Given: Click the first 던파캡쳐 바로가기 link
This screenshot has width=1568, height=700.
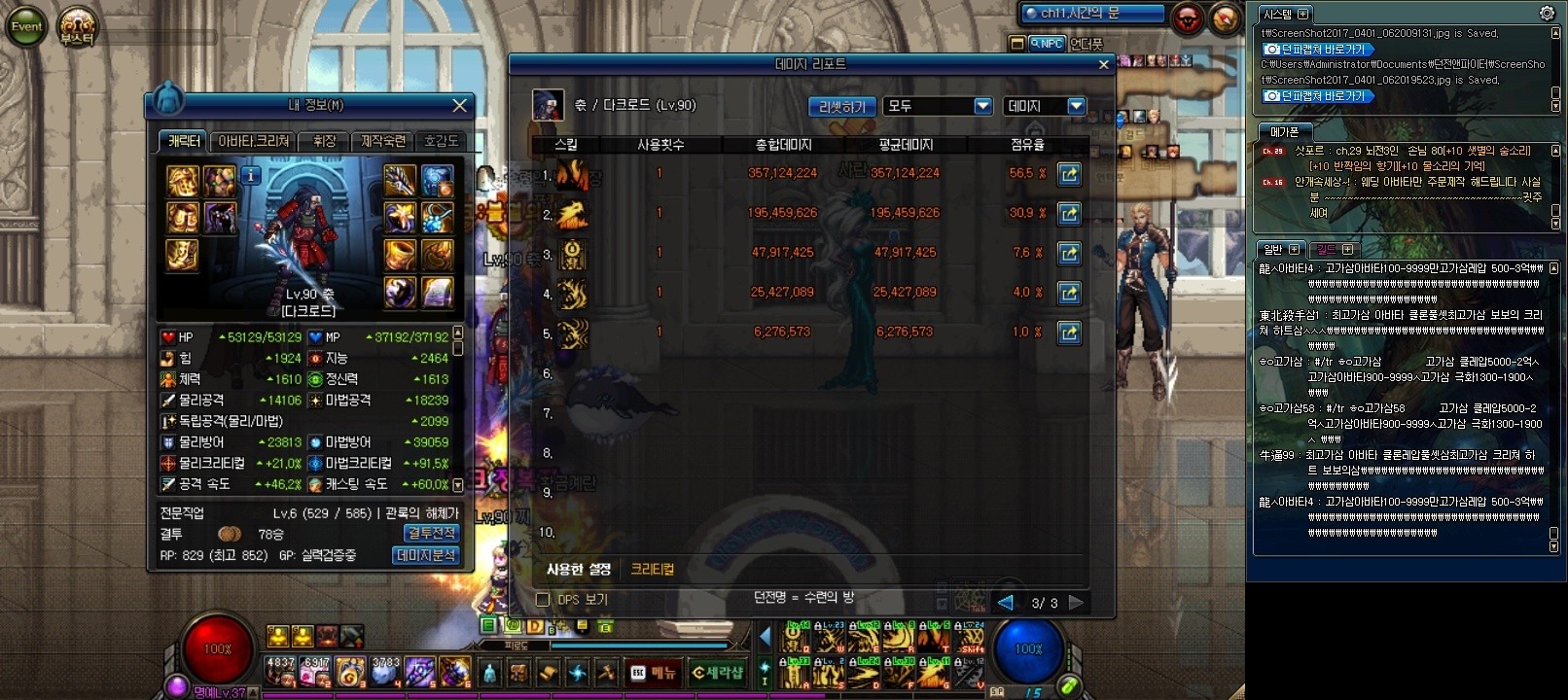Looking at the screenshot, I should [1317, 50].
